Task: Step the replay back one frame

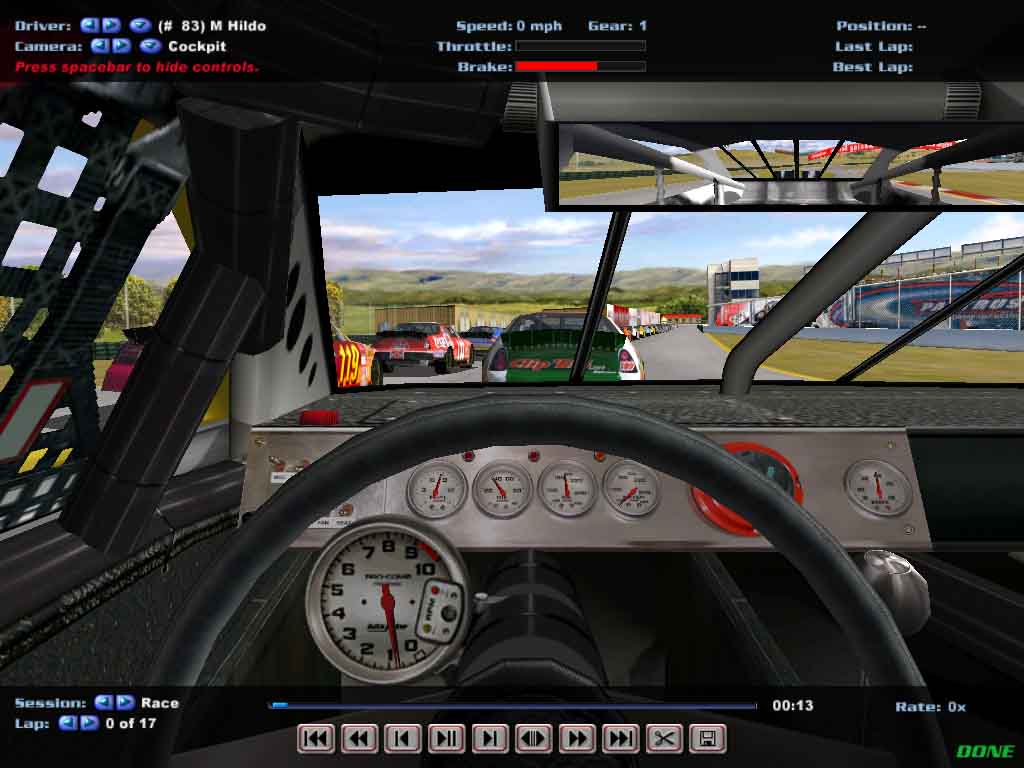Action: 403,739
